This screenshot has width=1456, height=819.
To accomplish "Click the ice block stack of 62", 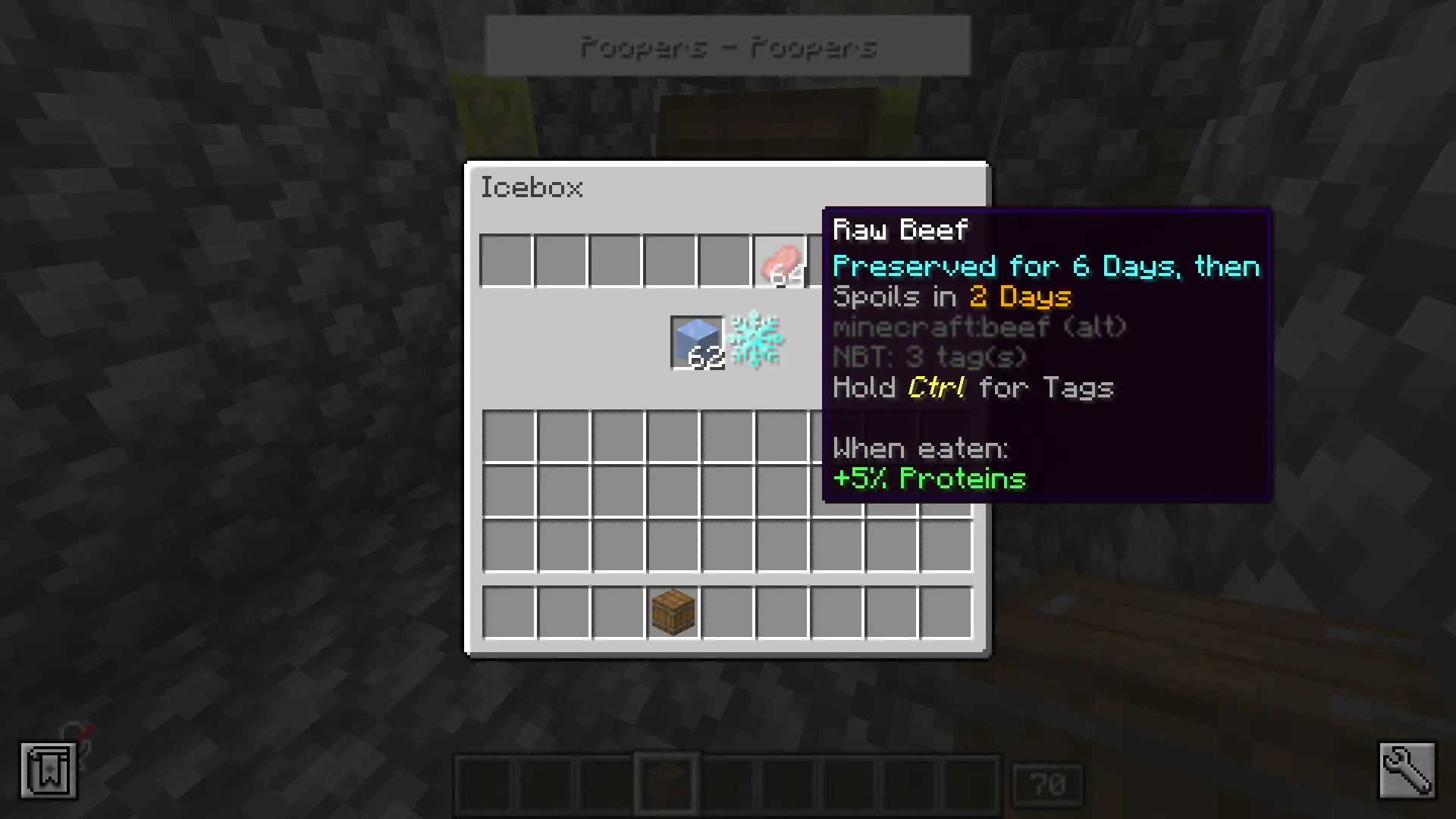I will [x=696, y=343].
